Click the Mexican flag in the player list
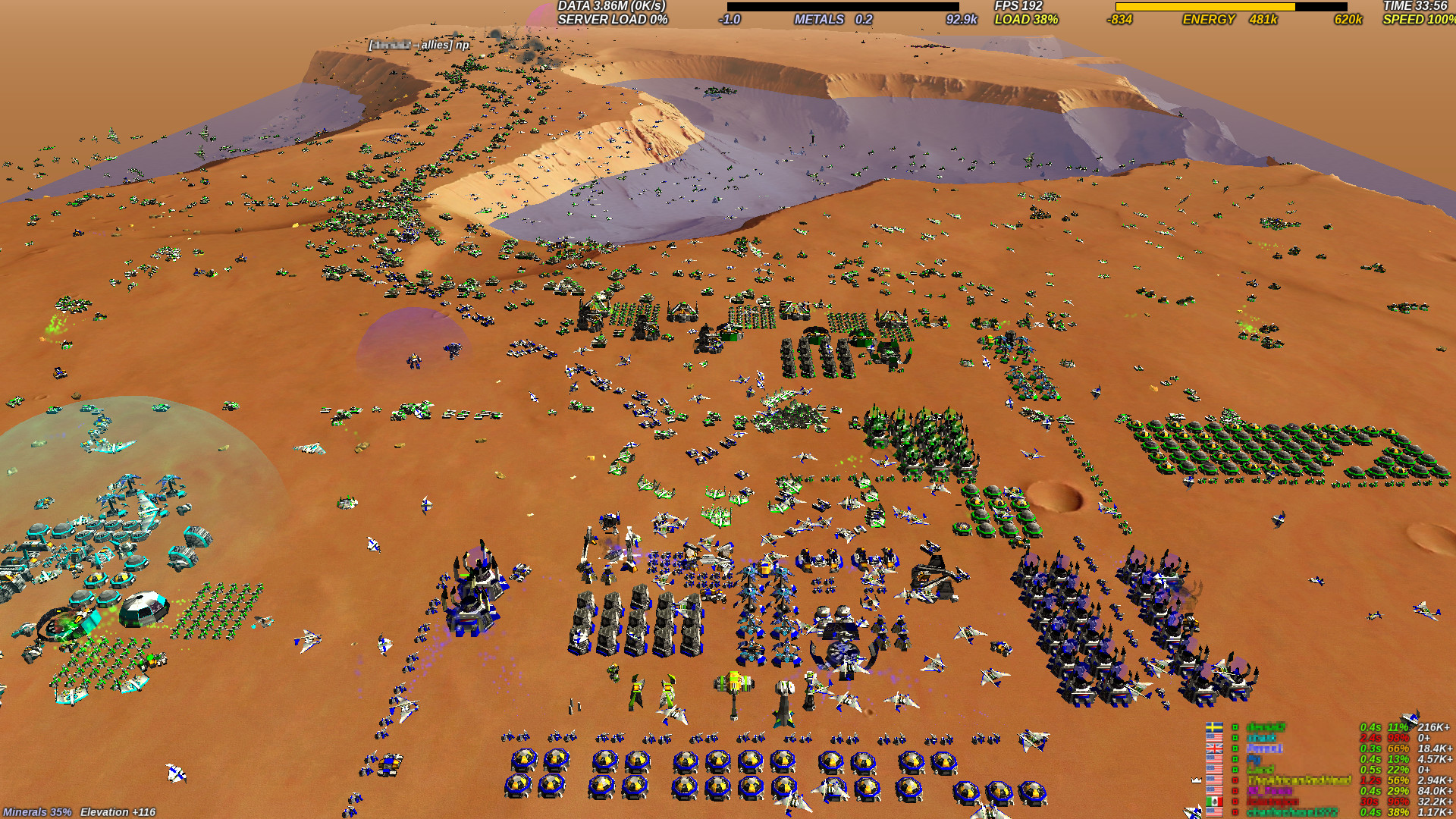This screenshot has width=1456, height=819. coord(1214,801)
